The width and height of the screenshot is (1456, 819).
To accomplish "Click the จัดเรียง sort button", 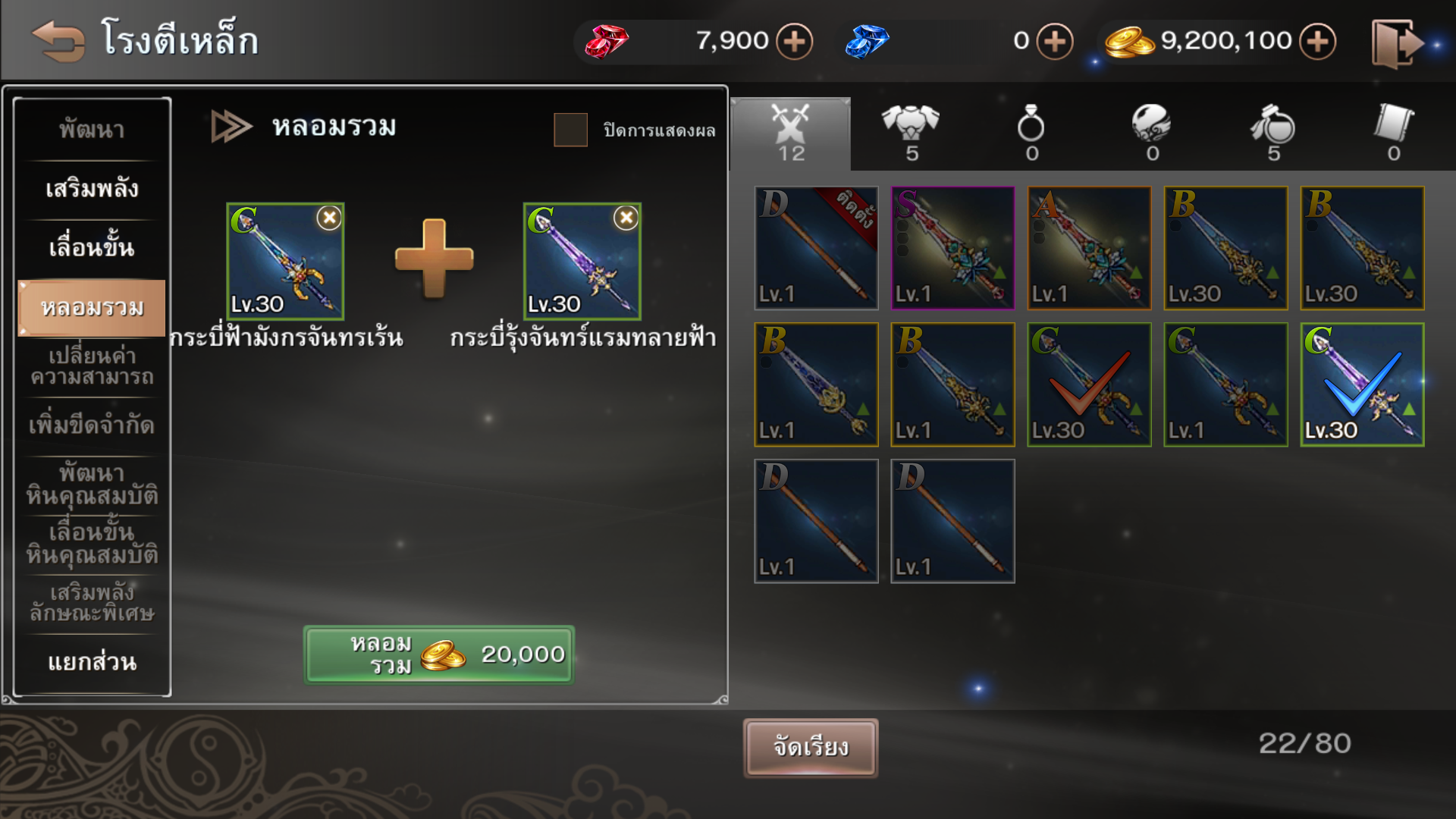I will [x=811, y=748].
